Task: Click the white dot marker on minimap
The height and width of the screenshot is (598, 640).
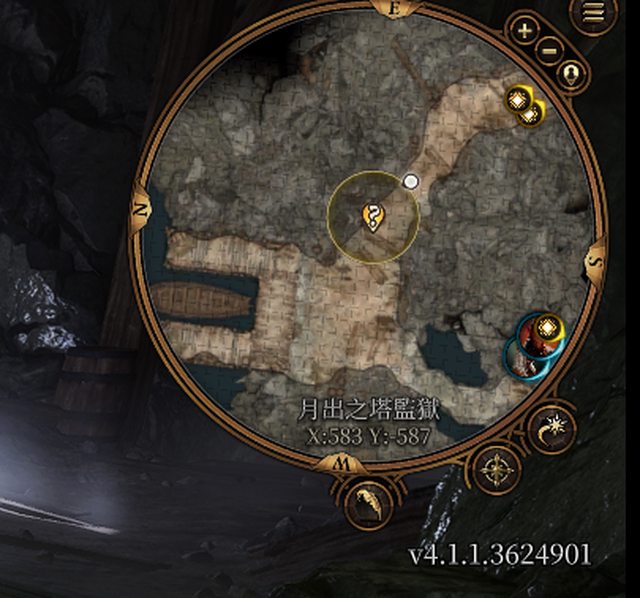Action: (x=410, y=181)
